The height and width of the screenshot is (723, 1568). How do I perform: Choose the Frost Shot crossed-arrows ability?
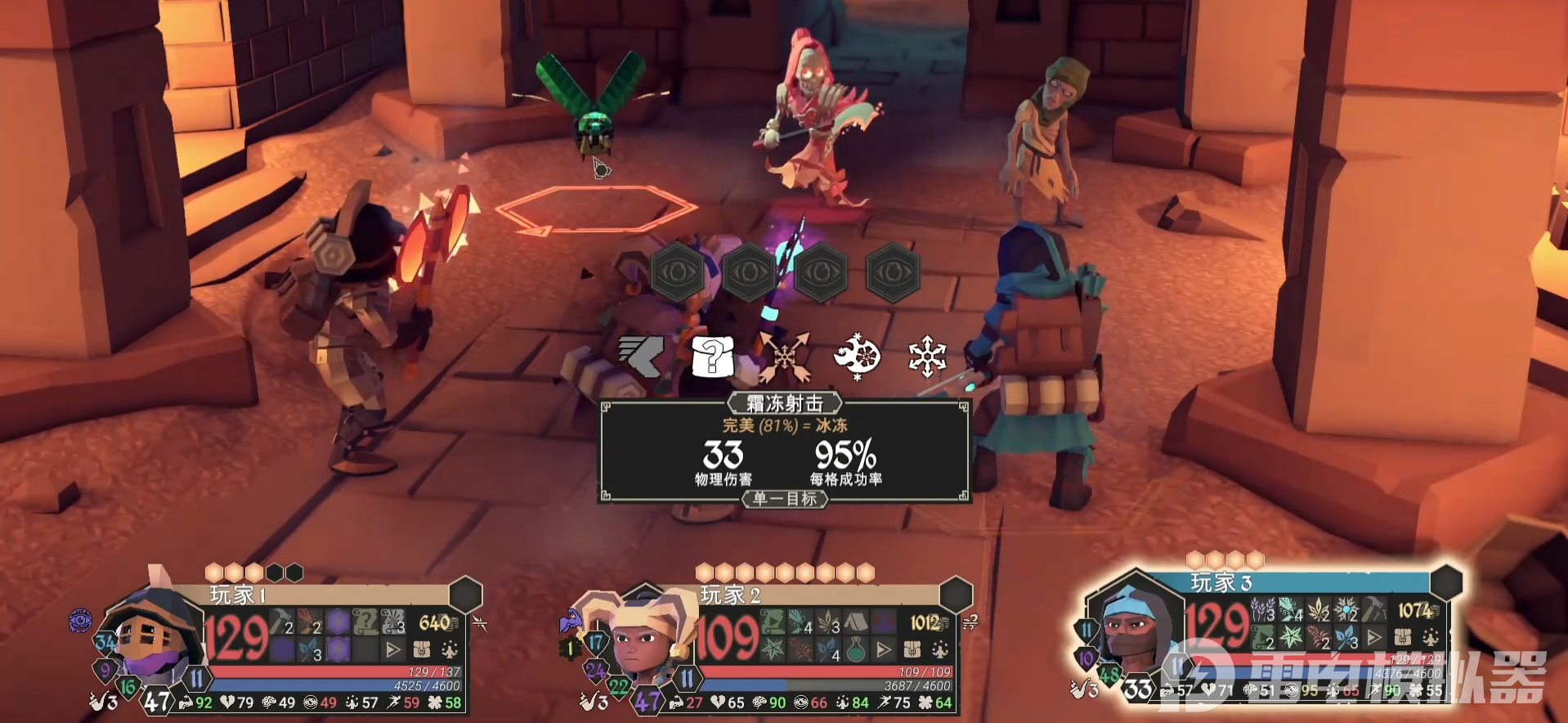[x=784, y=357]
